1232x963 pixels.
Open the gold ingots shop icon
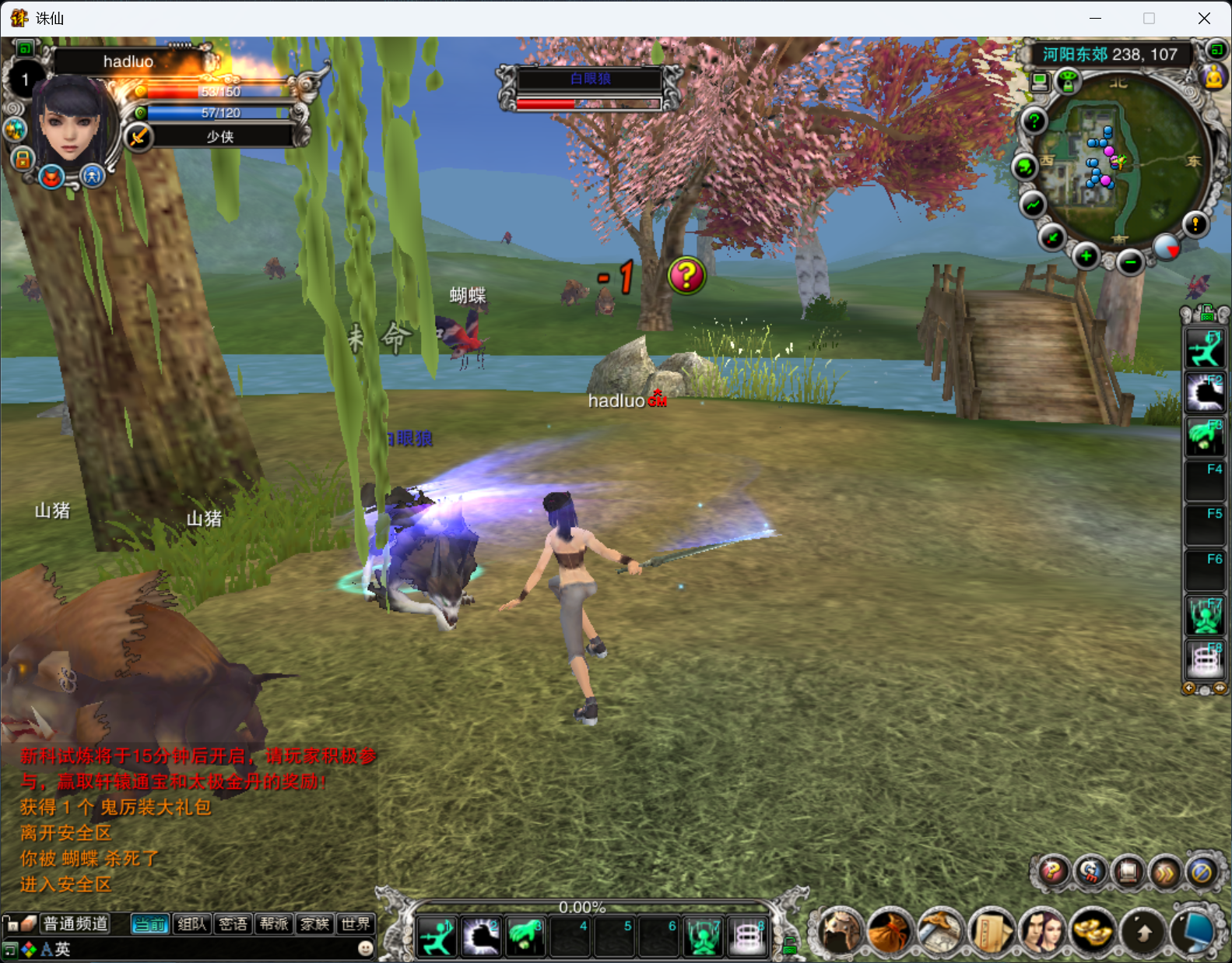point(1093,931)
